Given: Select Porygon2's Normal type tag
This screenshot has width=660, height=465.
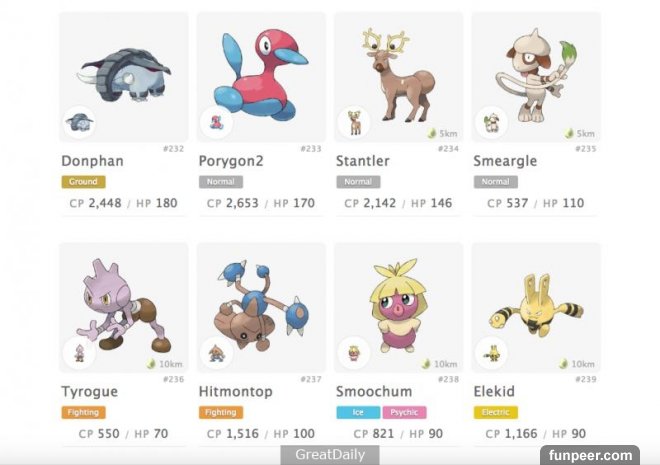Looking at the screenshot, I should click(x=220, y=182).
